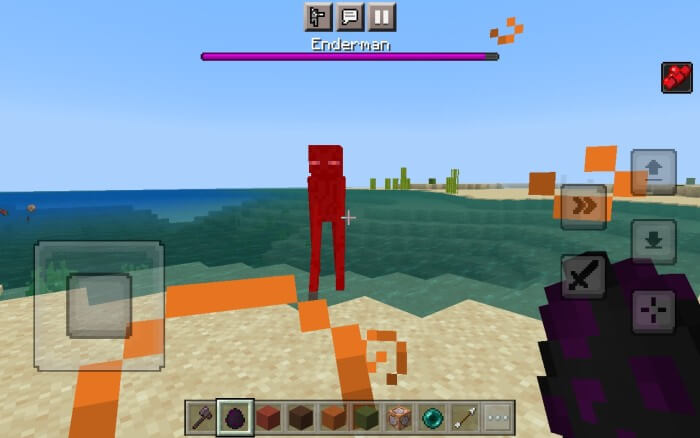Select the red block hotbar slot

click(268, 418)
